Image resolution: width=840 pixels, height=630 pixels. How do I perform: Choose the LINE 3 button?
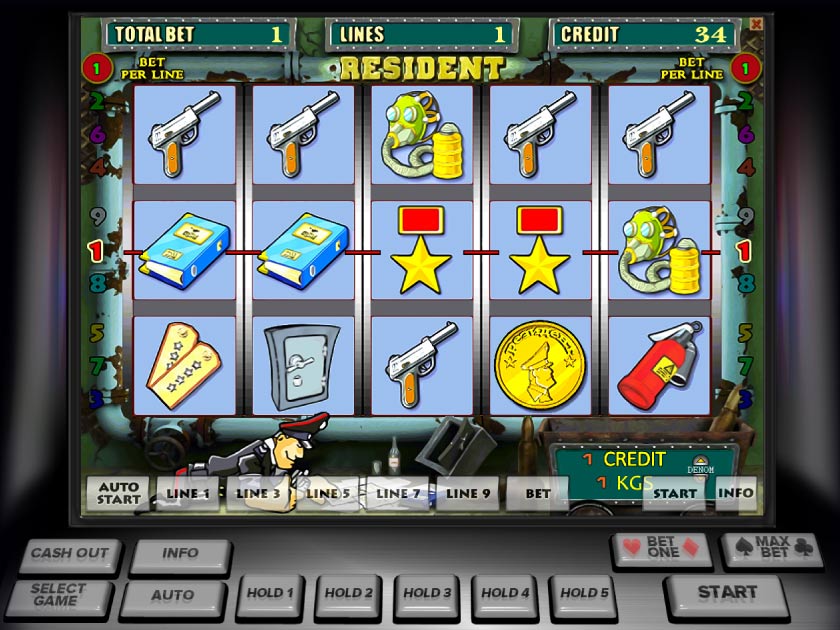[x=258, y=493]
